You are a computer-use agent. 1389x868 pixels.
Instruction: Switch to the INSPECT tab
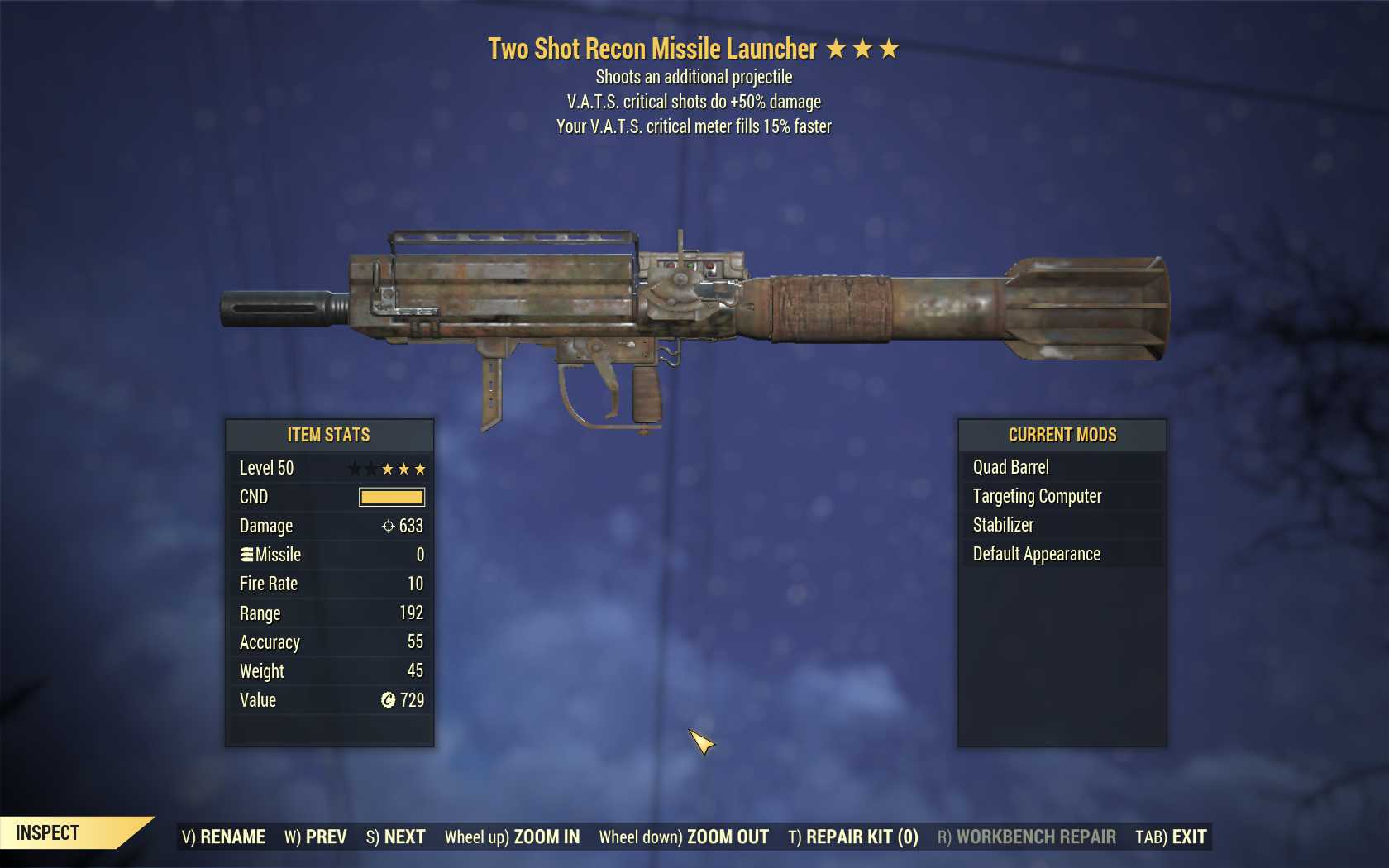pyautogui.click(x=50, y=832)
